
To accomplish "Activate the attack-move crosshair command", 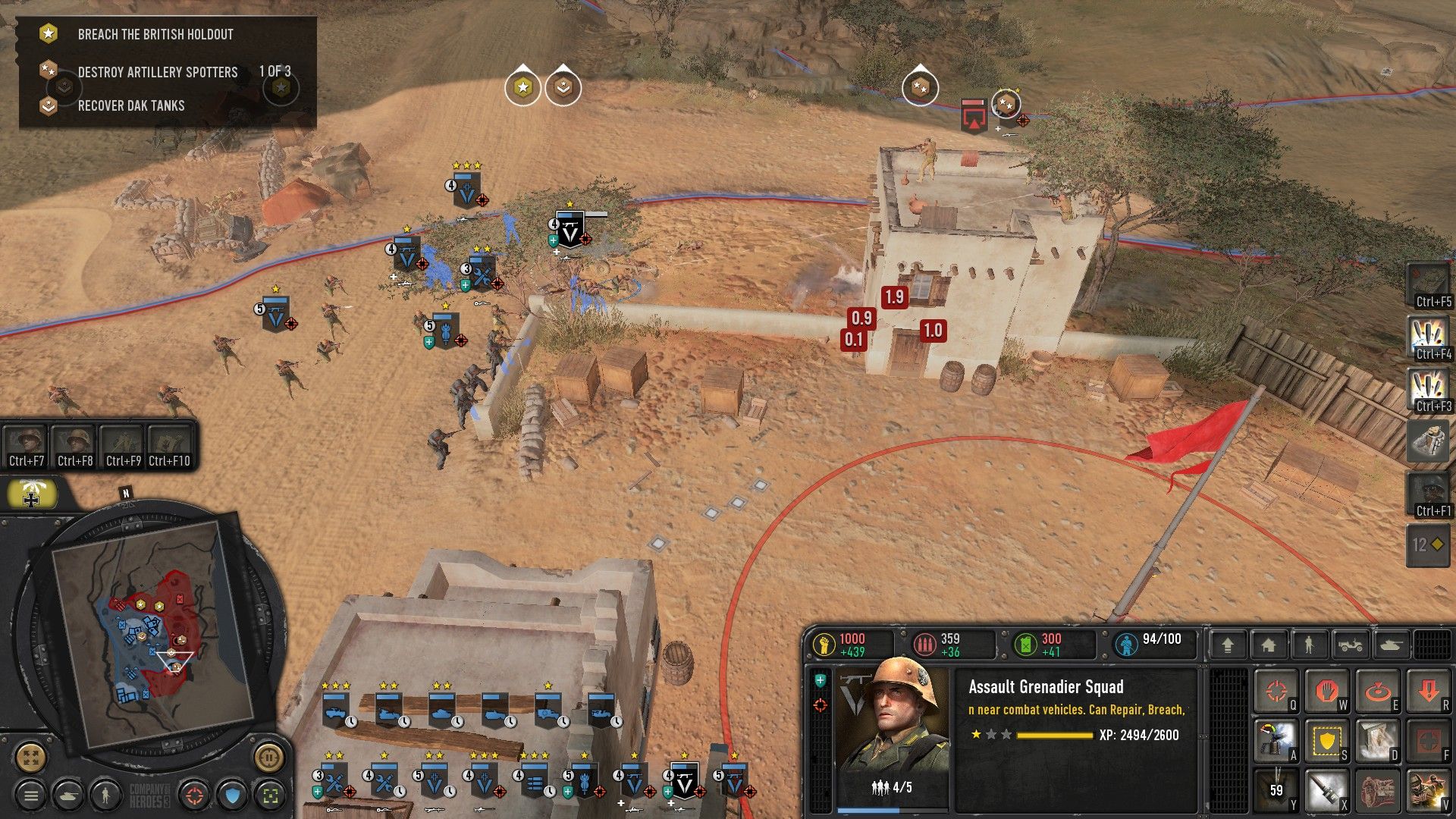I will pyautogui.click(x=1276, y=691).
